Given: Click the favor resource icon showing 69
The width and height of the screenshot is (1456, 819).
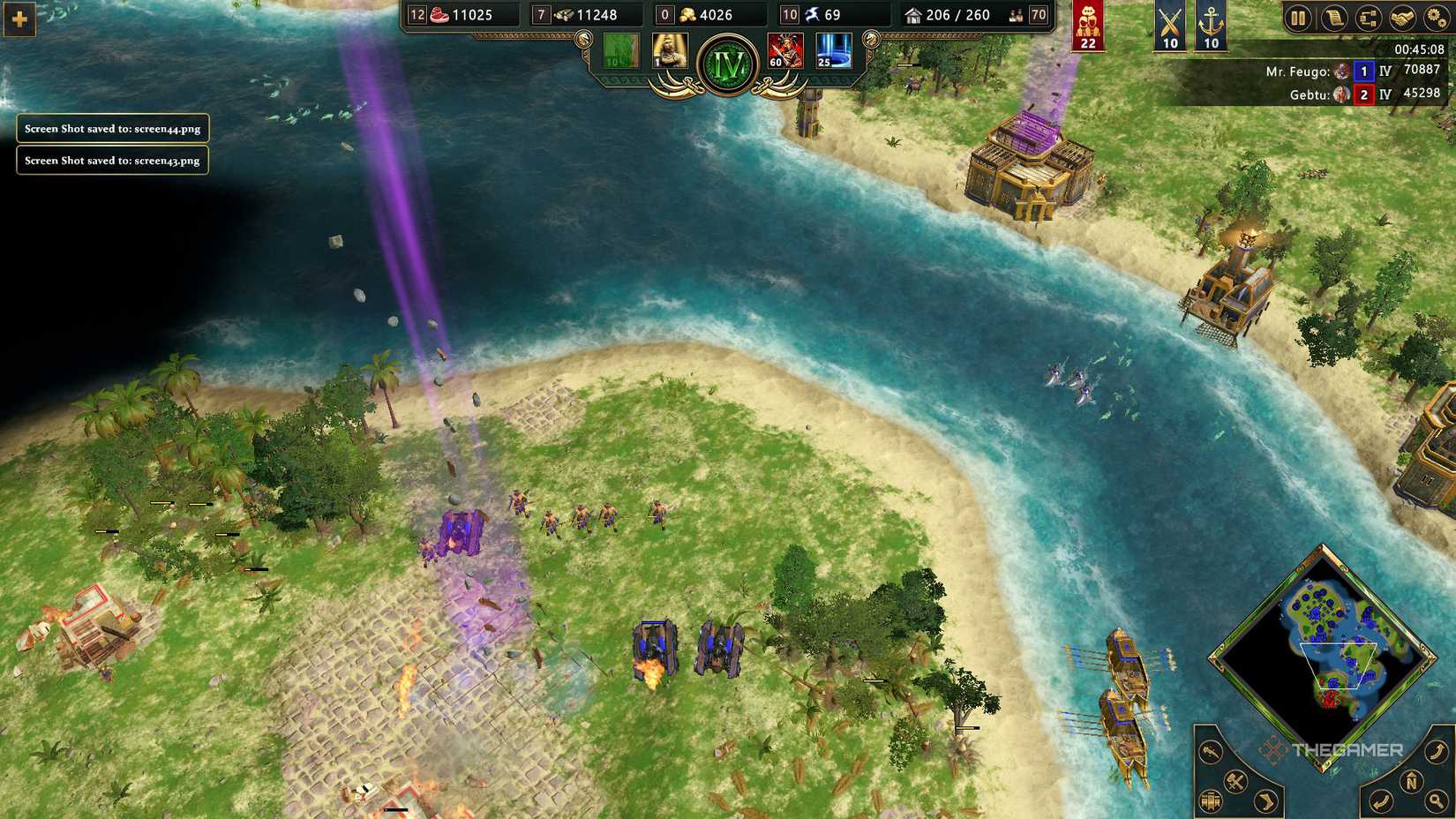Looking at the screenshot, I should click(810, 15).
